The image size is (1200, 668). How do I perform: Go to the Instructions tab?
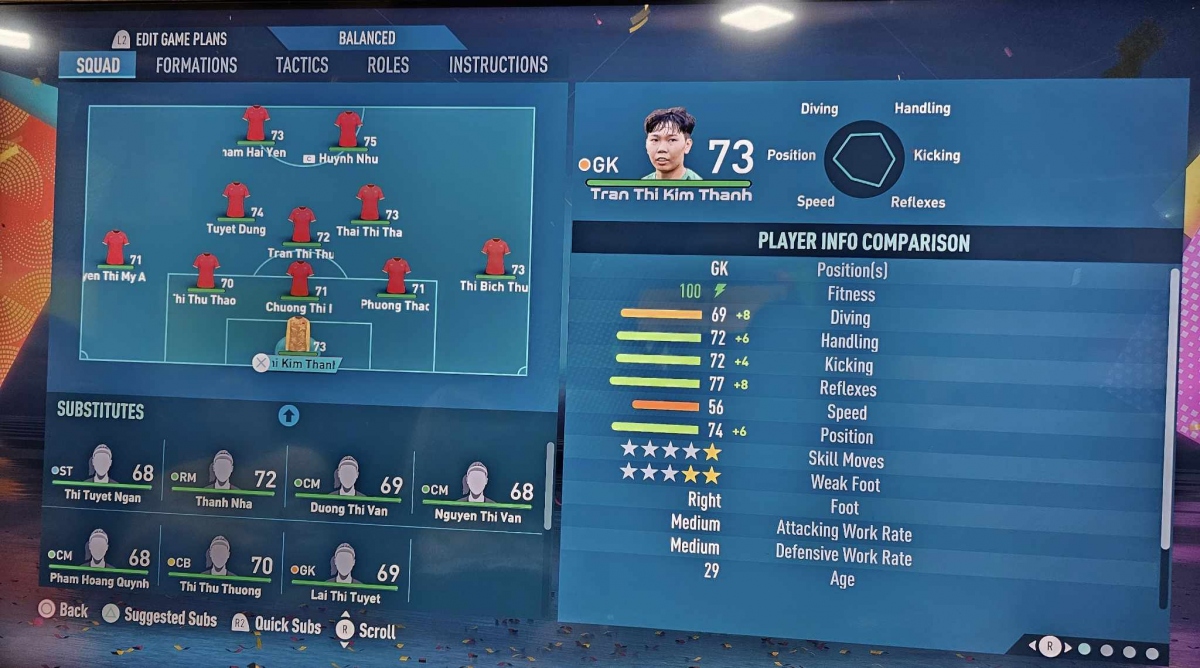pos(498,65)
